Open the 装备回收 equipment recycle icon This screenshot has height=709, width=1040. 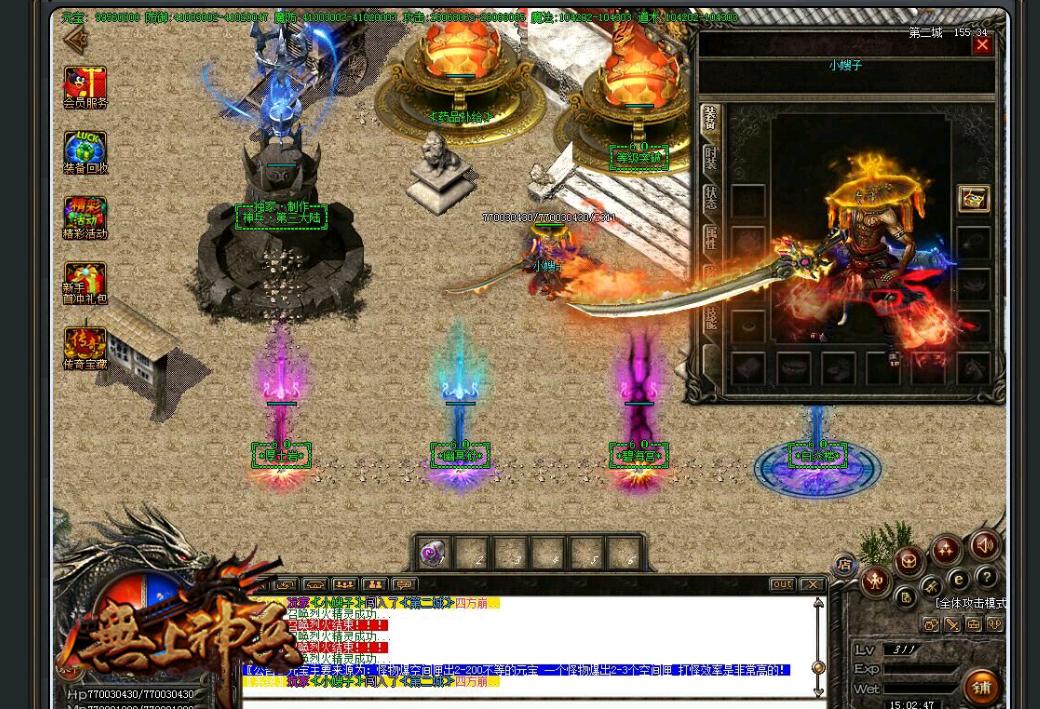(x=85, y=152)
